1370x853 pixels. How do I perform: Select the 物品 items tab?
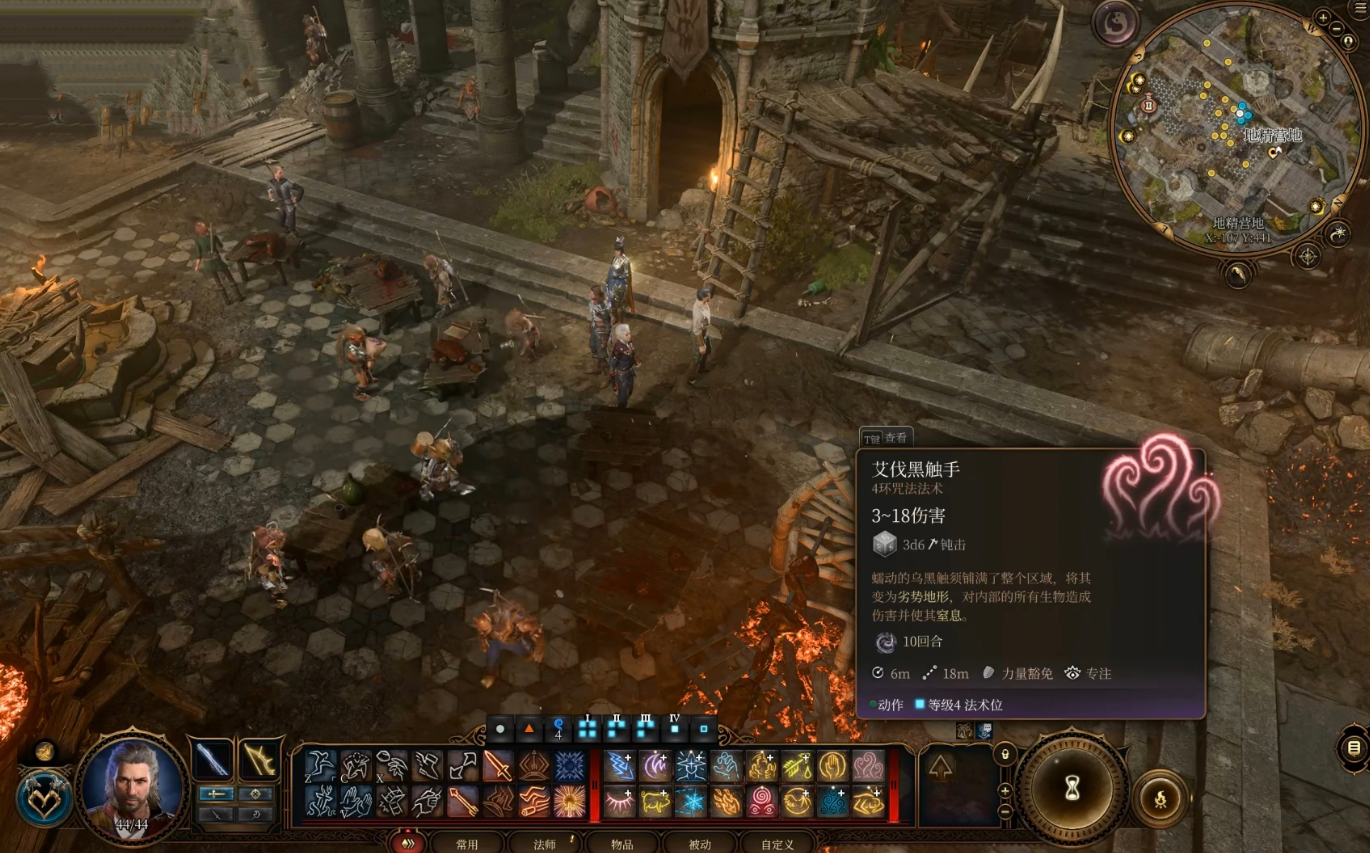(x=622, y=844)
